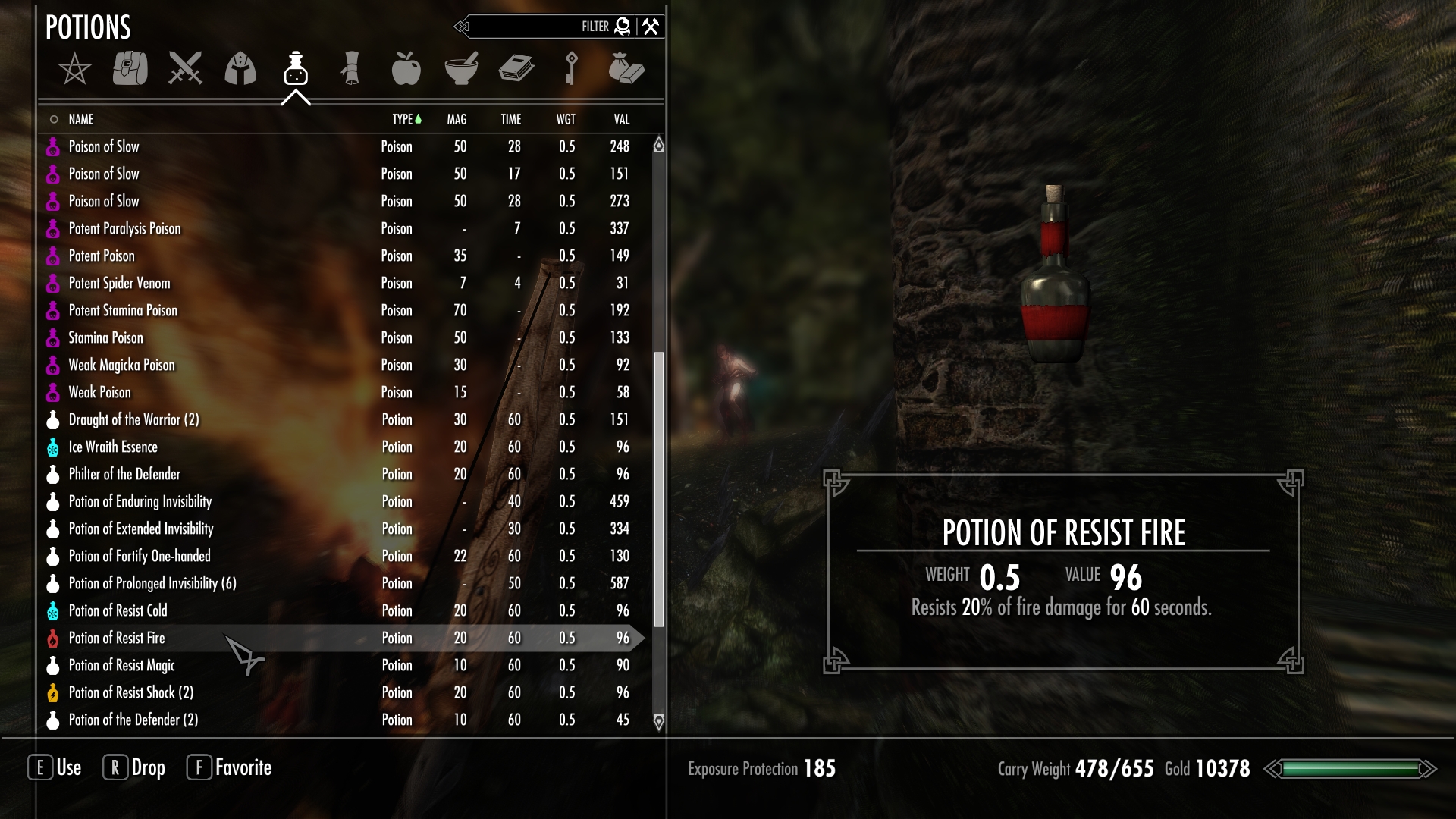Click the scrollbar down arrow
This screenshot has height=819, width=1456.
(x=659, y=721)
